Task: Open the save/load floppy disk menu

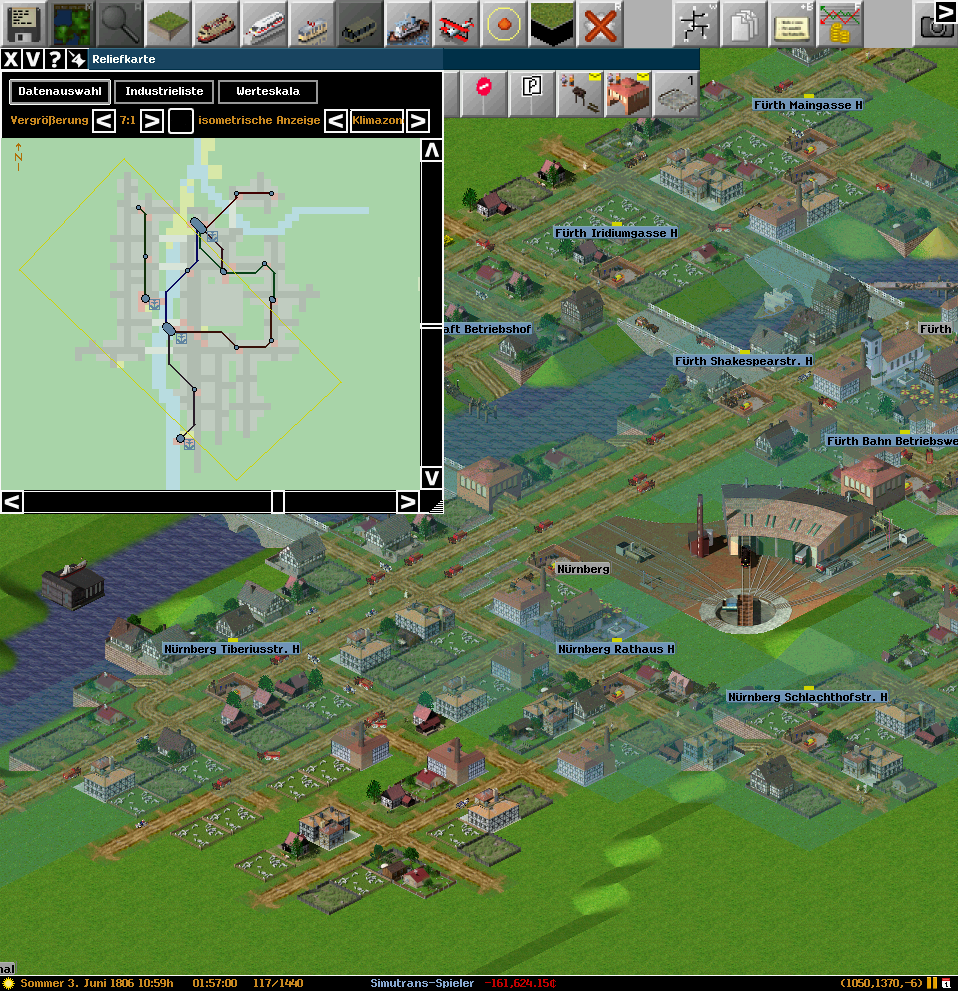Action: click(23, 22)
